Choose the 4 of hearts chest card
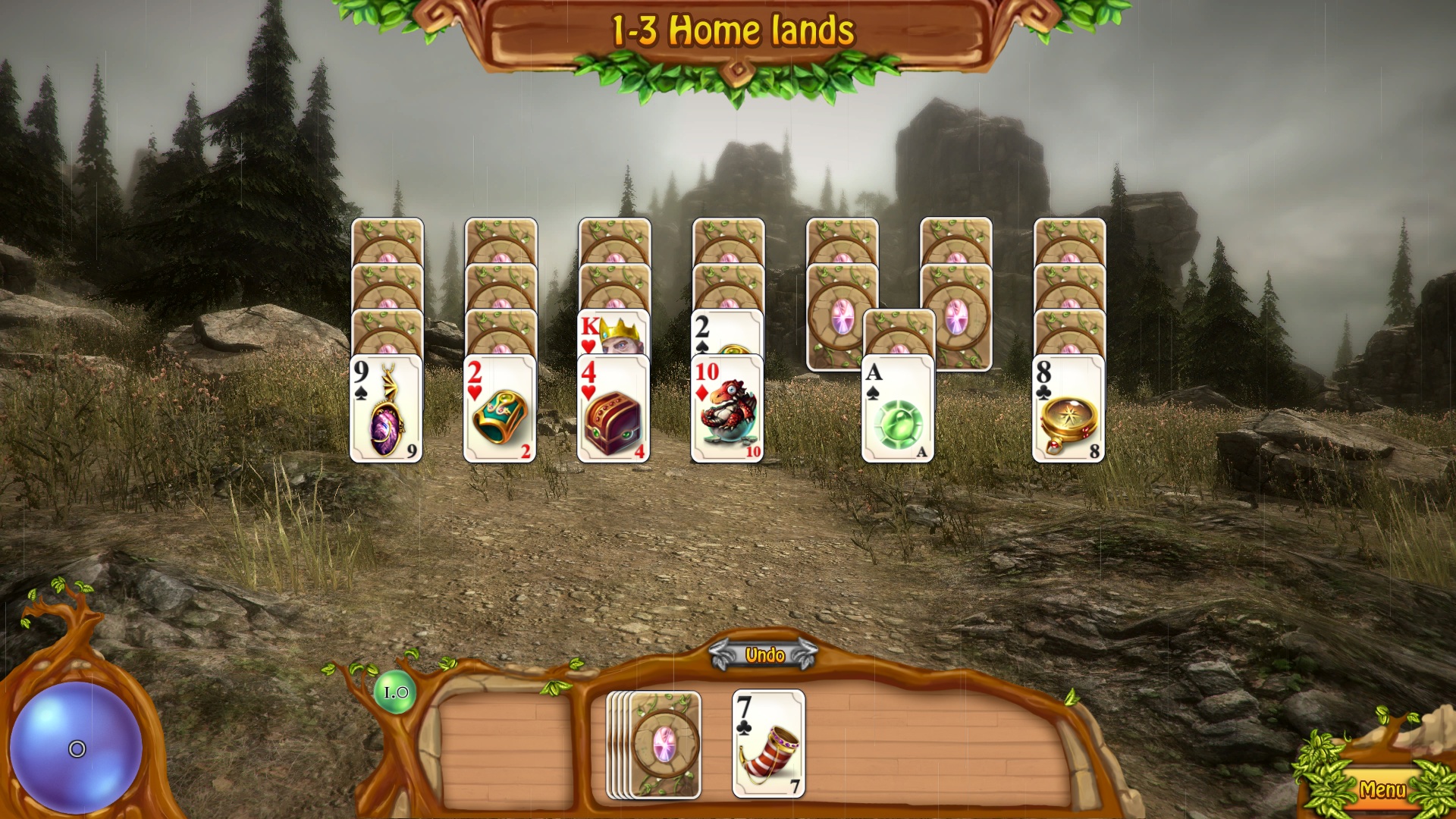The height and width of the screenshot is (819, 1456). pos(613,409)
